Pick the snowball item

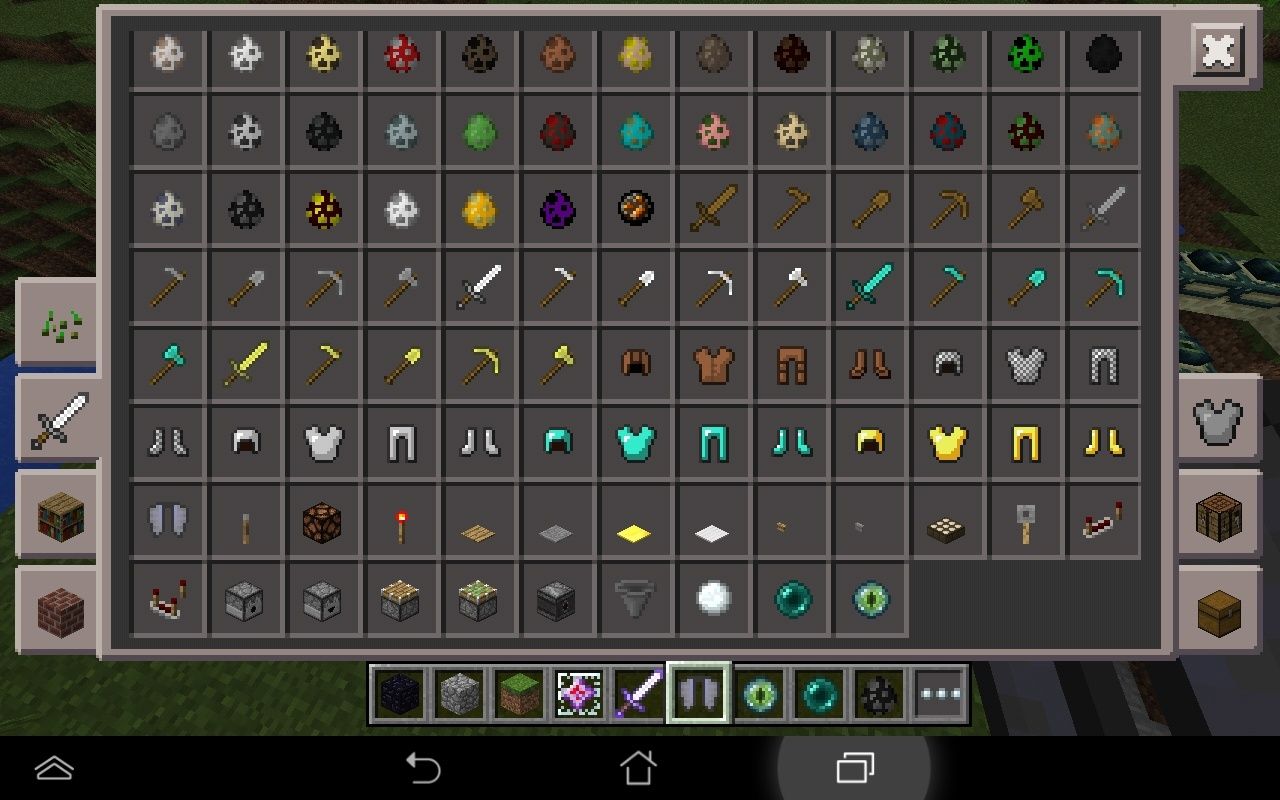pyautogui.click(x=714, y=597)
